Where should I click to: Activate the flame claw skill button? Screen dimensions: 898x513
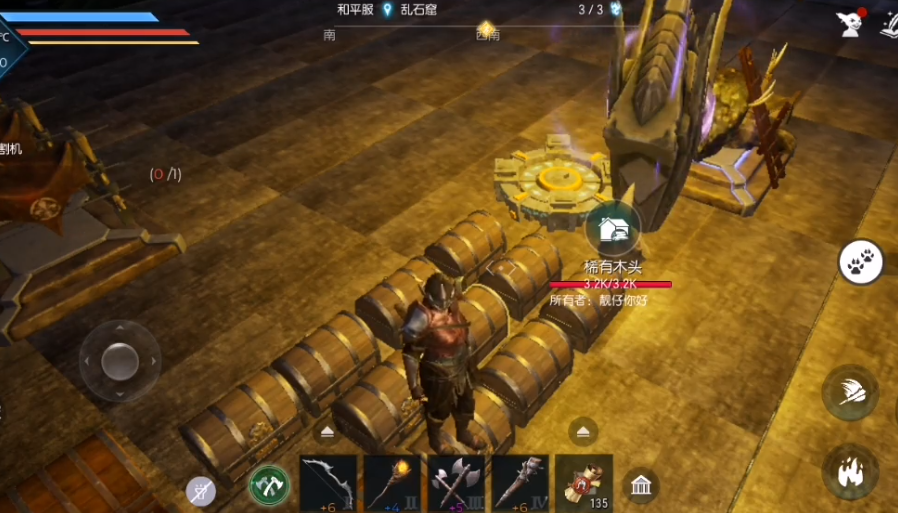tap(850, 471)
